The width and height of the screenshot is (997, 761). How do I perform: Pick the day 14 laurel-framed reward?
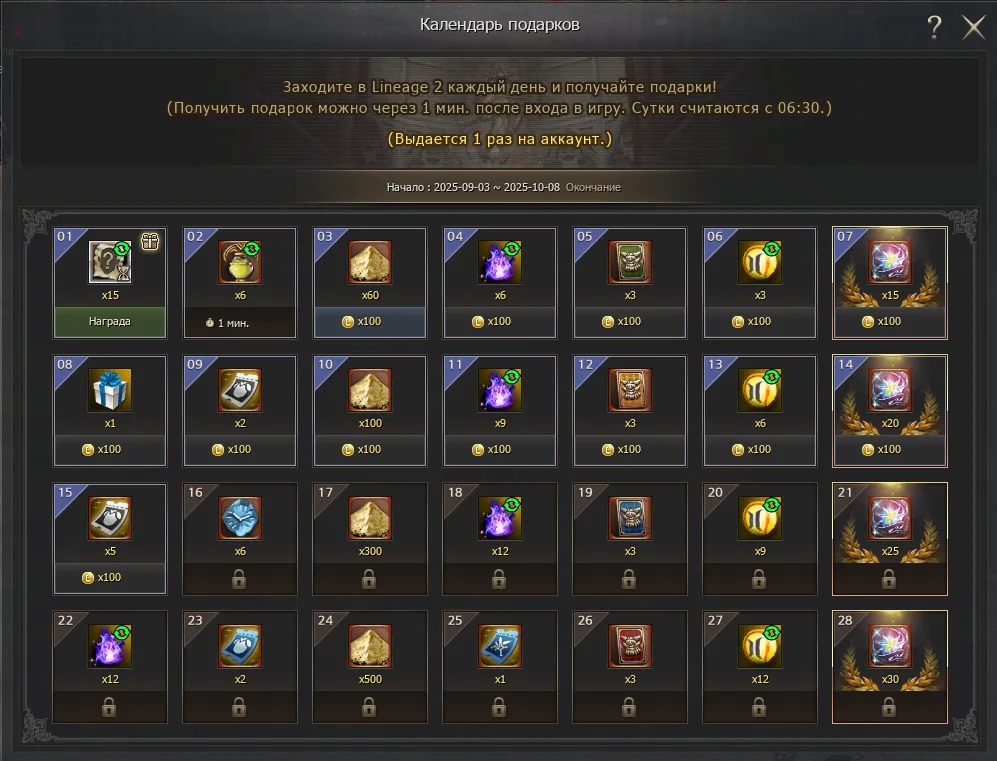tap(889, 390)
